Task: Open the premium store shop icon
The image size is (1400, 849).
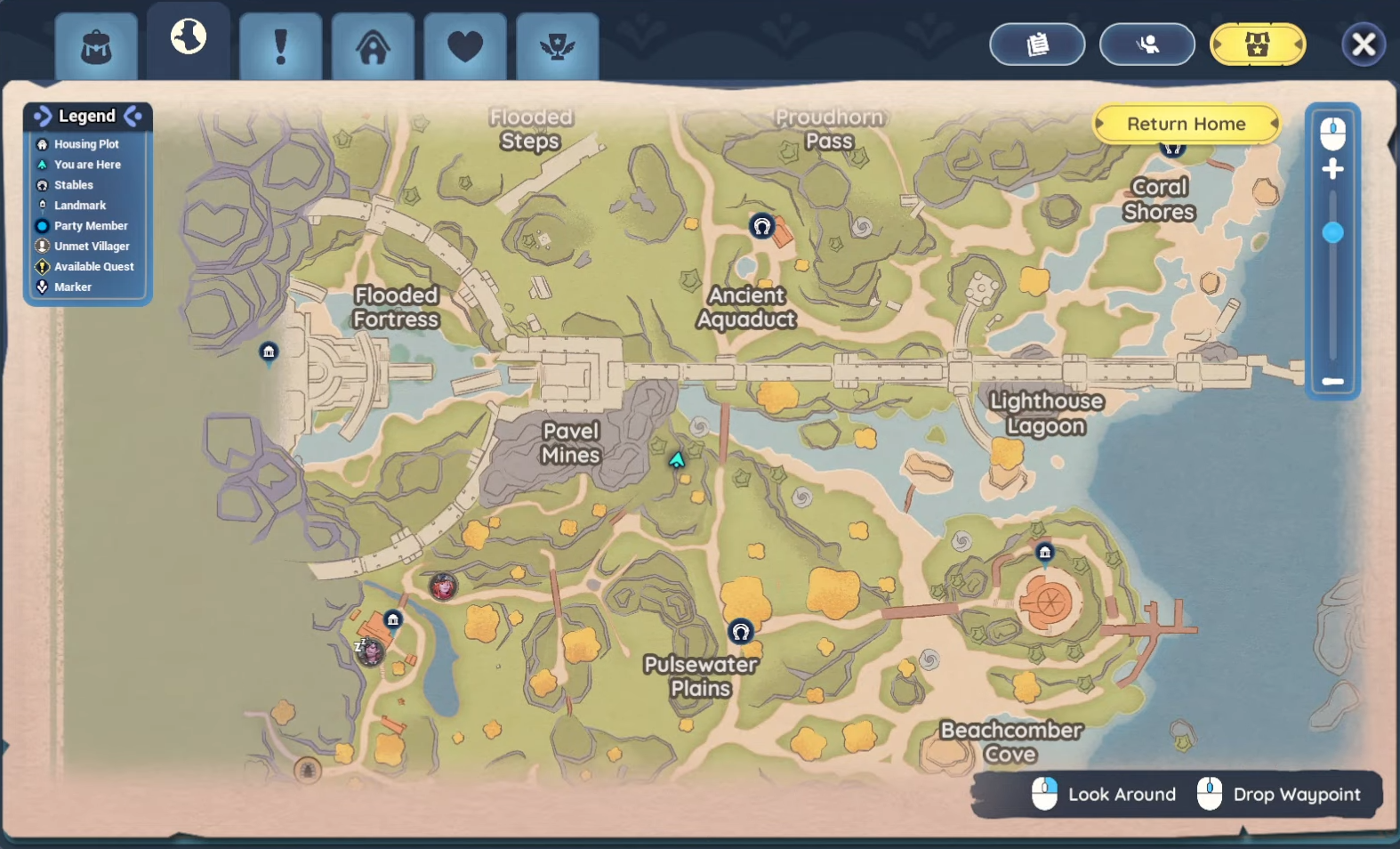Action: pos(1257,44)
